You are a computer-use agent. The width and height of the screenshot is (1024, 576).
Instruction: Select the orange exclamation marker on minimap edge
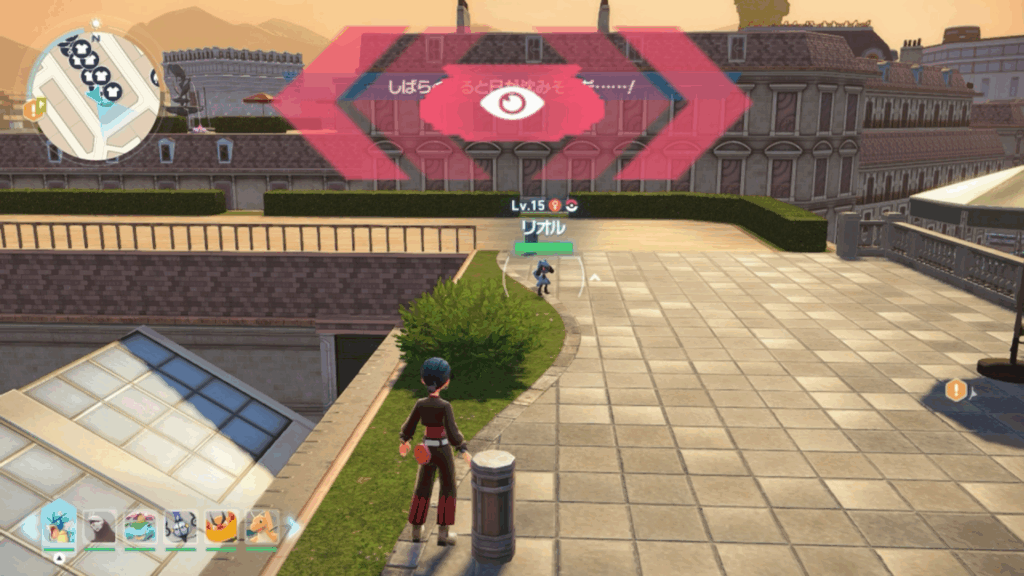click(33, 109)
